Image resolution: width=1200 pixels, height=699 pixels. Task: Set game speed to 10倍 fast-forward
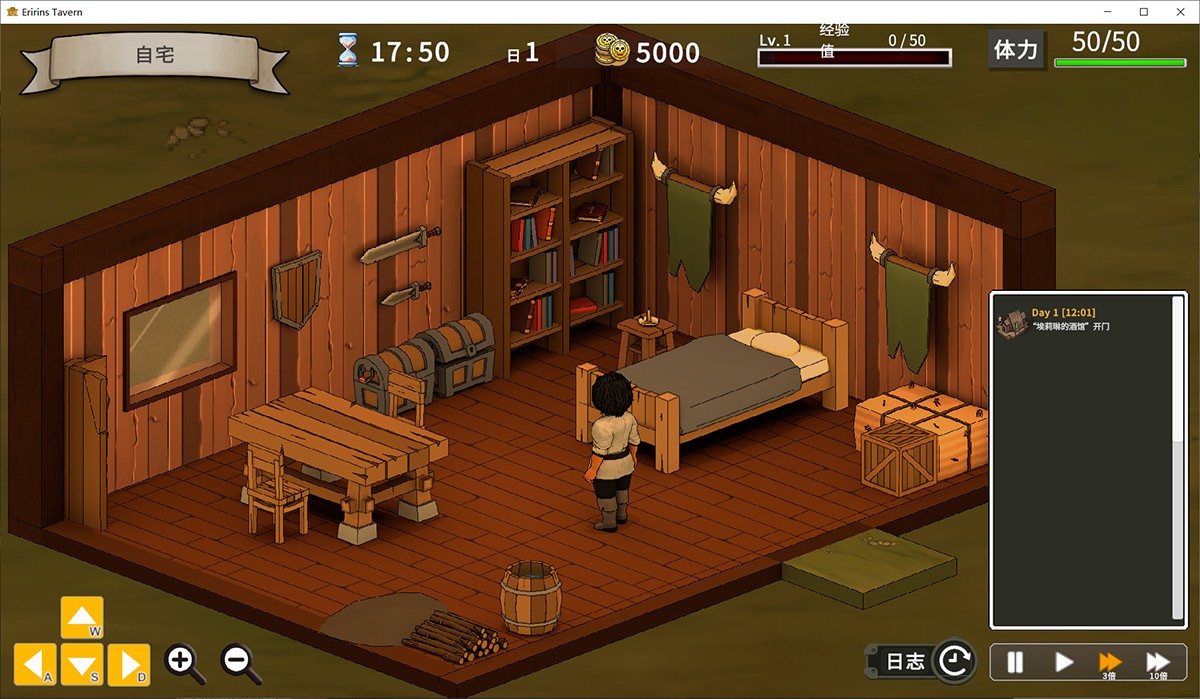pyautogui.click(x=1157, y=661)
